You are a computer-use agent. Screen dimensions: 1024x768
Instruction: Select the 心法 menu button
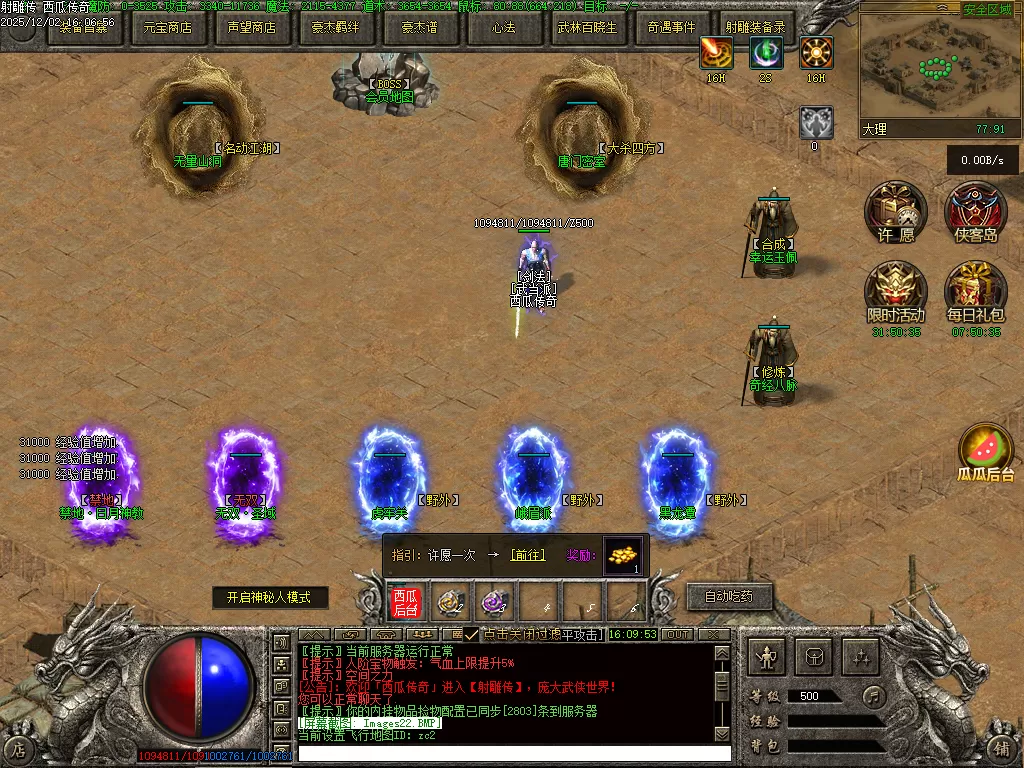point(503,28)
